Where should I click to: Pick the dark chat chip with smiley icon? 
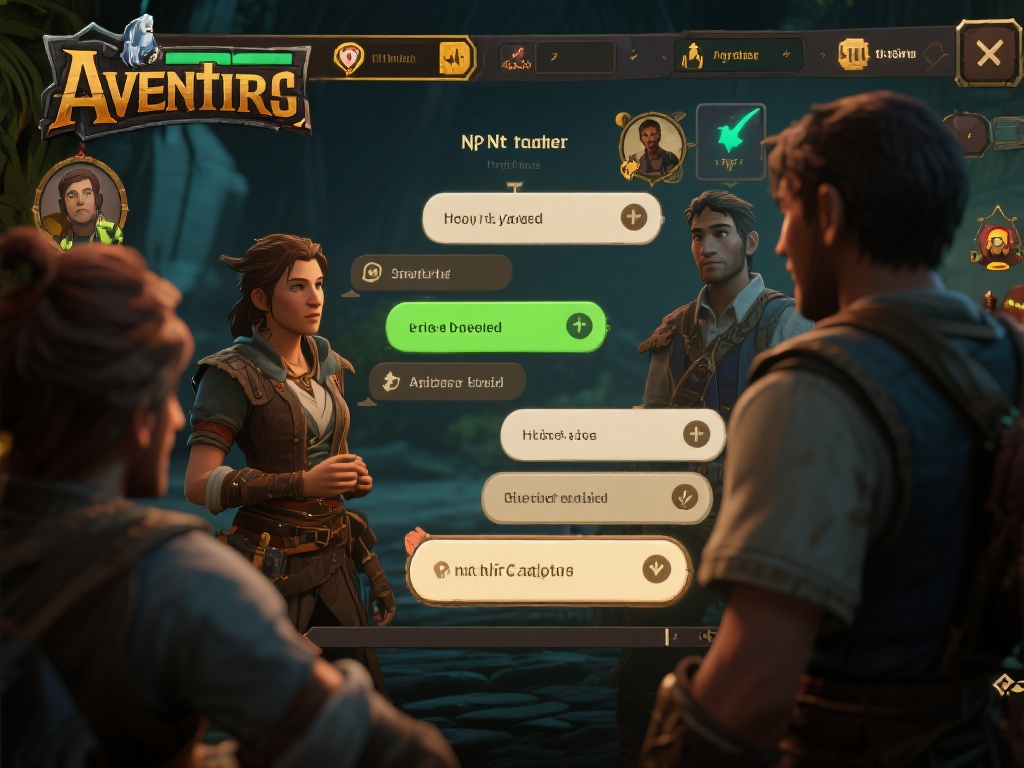coord(431,273)
